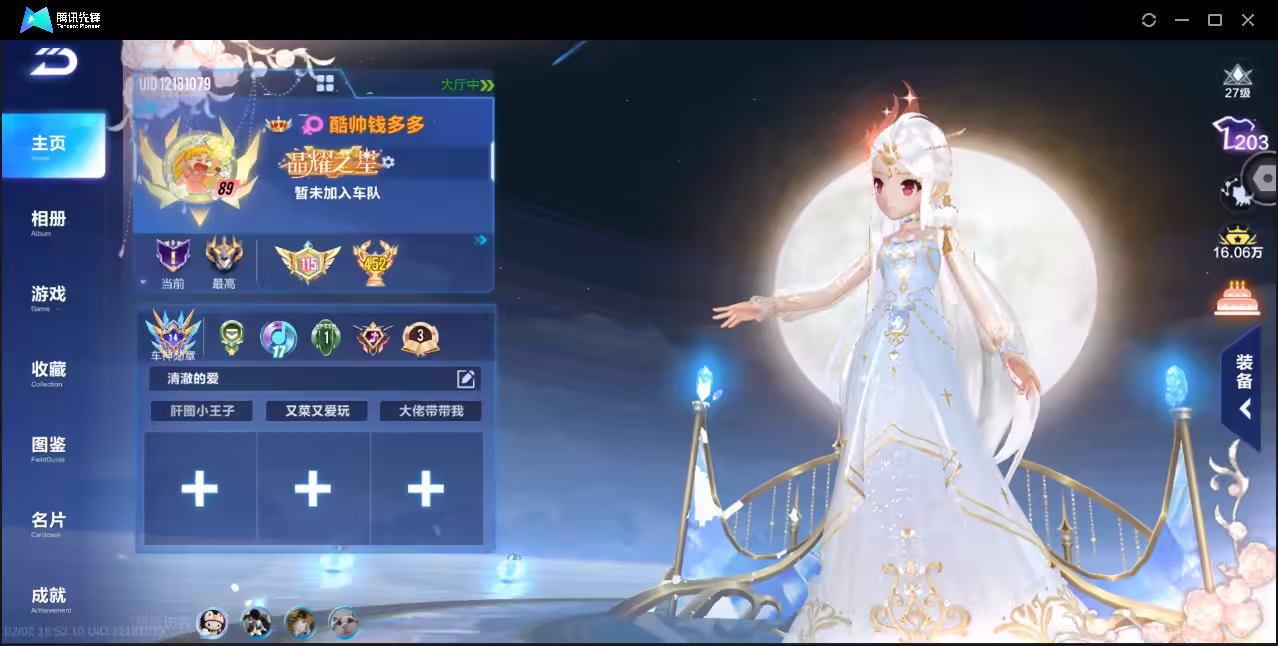Click the back arrow logo button
The image size is (1278, 646).
(53, 62)
